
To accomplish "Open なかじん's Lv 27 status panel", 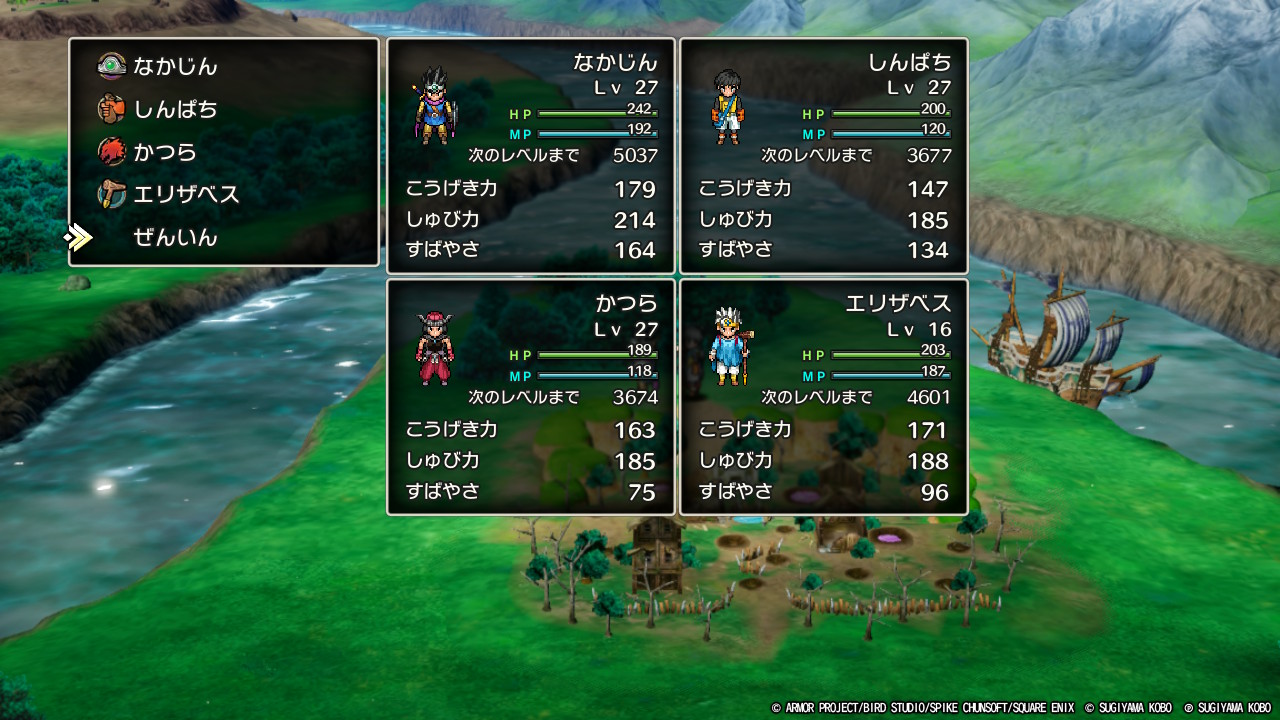I will [x=530, y=156].
